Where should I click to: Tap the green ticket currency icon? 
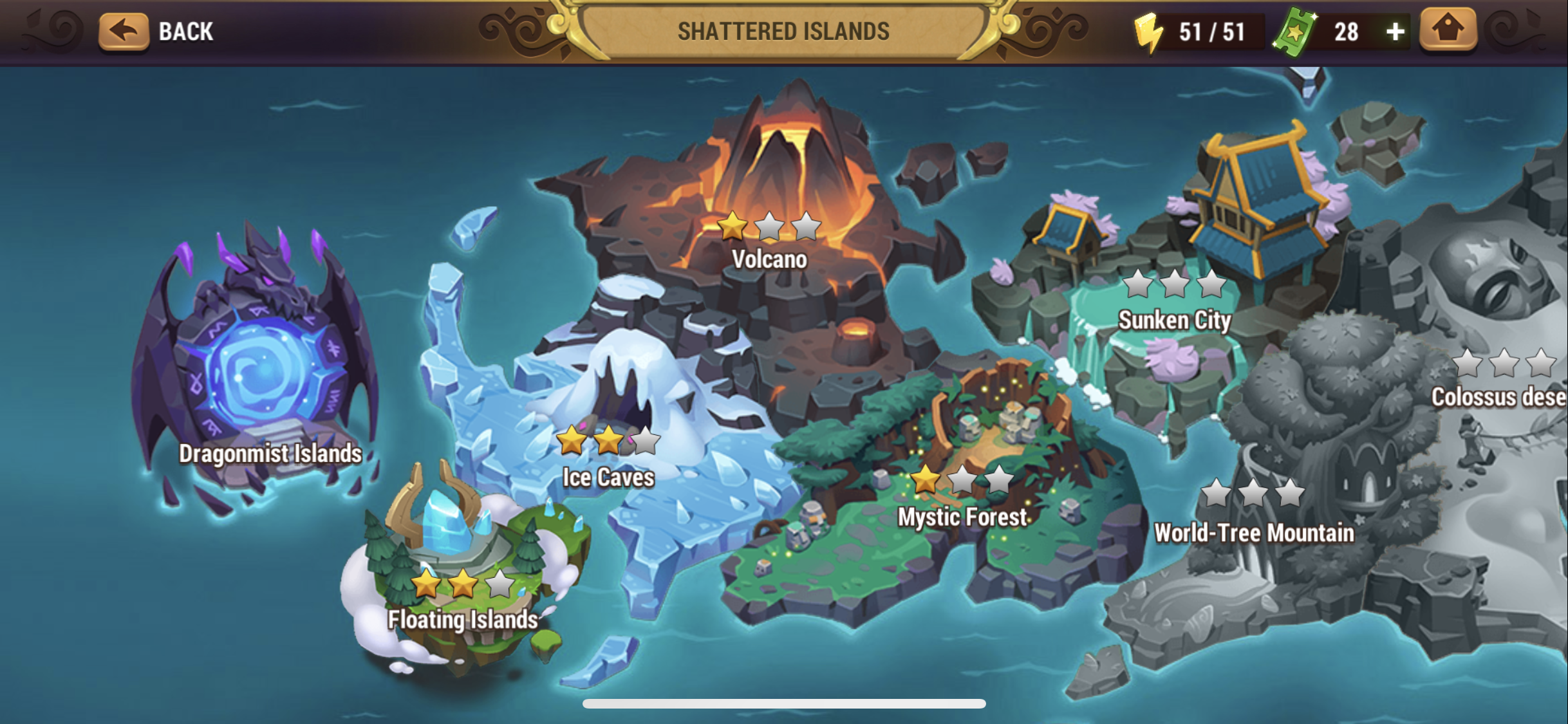[x=1295, y=32]
